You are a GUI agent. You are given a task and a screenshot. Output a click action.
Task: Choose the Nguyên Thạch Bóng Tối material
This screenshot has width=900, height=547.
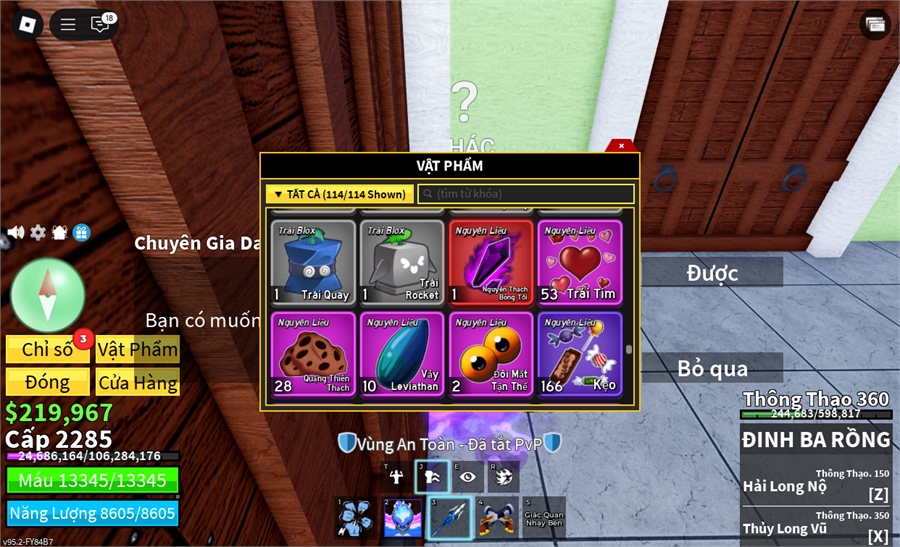coord(491,261)
